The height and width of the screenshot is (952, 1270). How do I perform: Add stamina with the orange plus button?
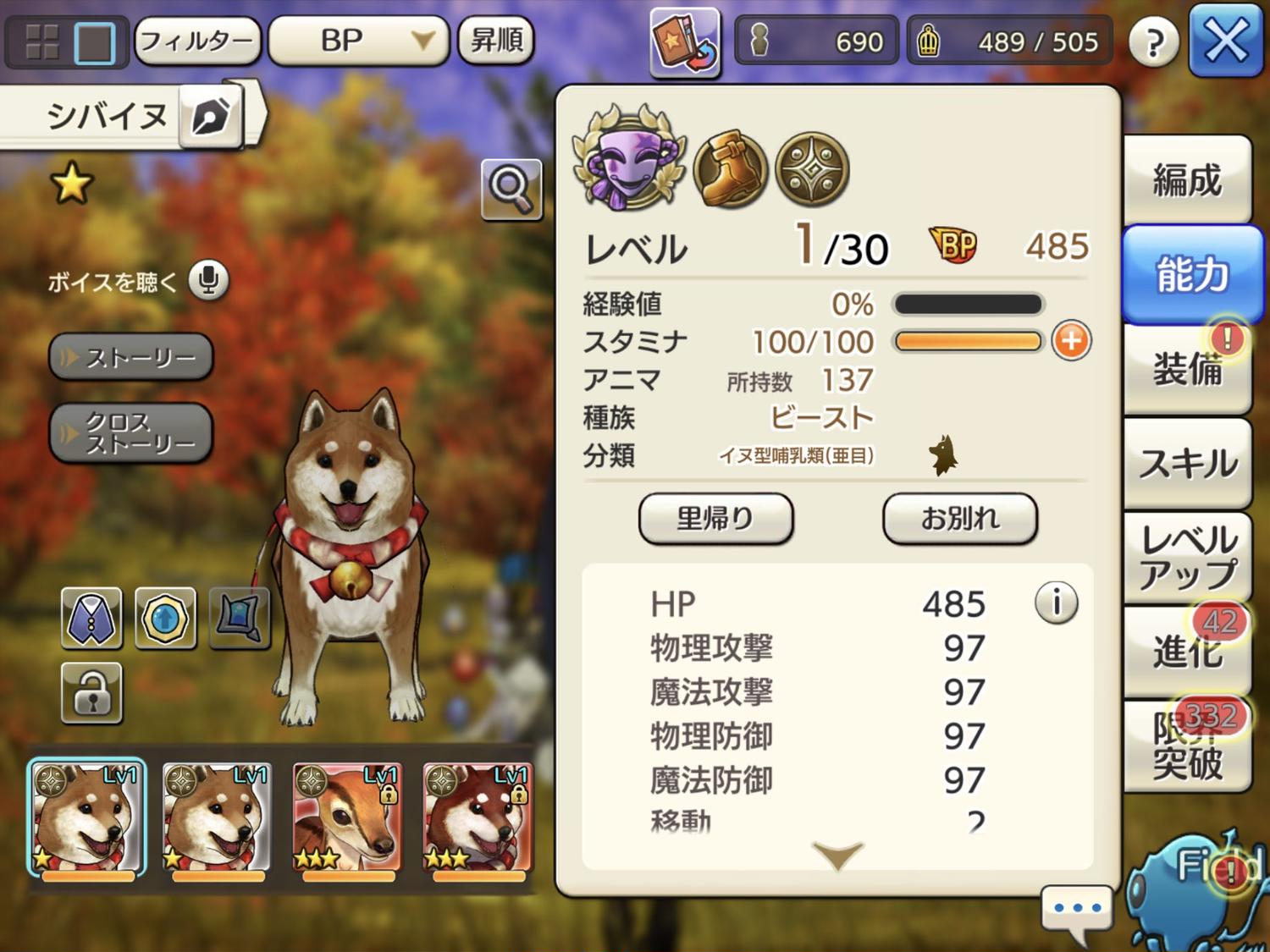pos(1071,341)
